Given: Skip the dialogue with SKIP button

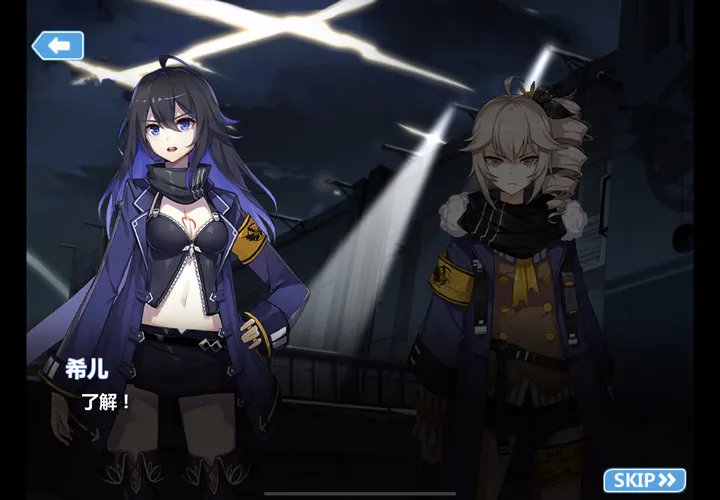Looking at the screenshot, I should (645, 480).
